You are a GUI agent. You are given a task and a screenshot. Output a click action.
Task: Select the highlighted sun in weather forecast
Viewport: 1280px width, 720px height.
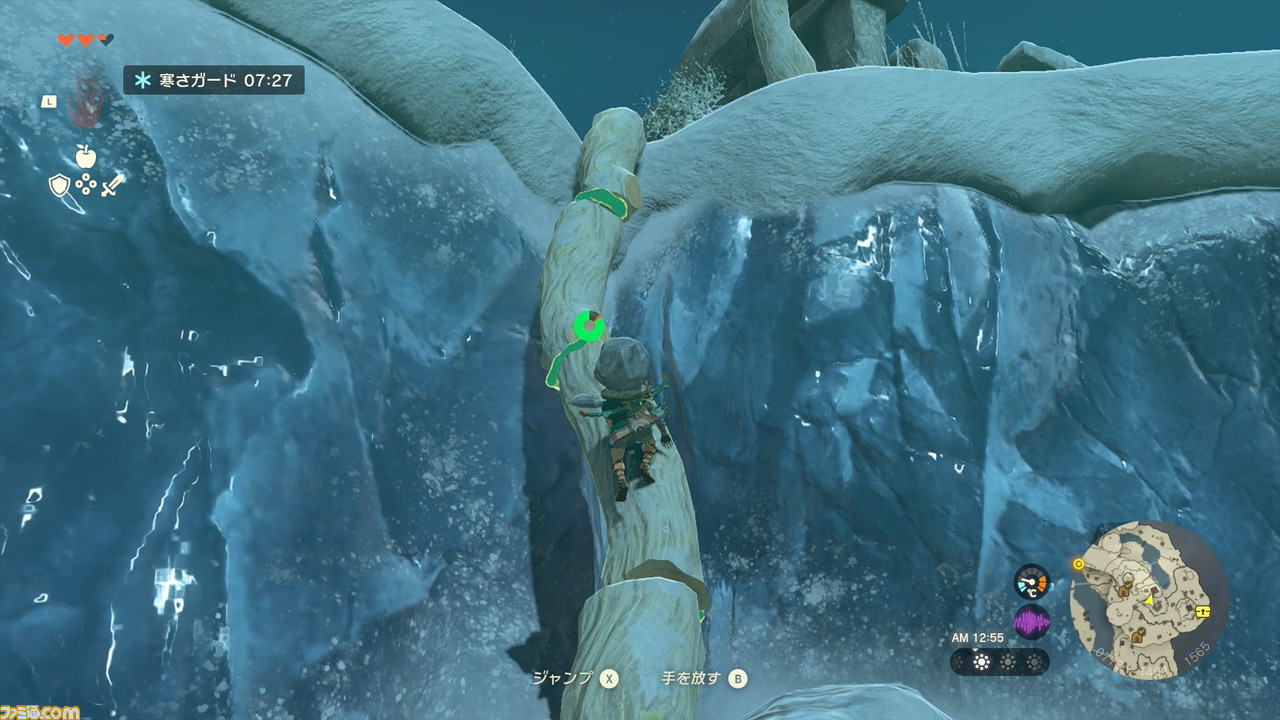[x=981, y=662]
